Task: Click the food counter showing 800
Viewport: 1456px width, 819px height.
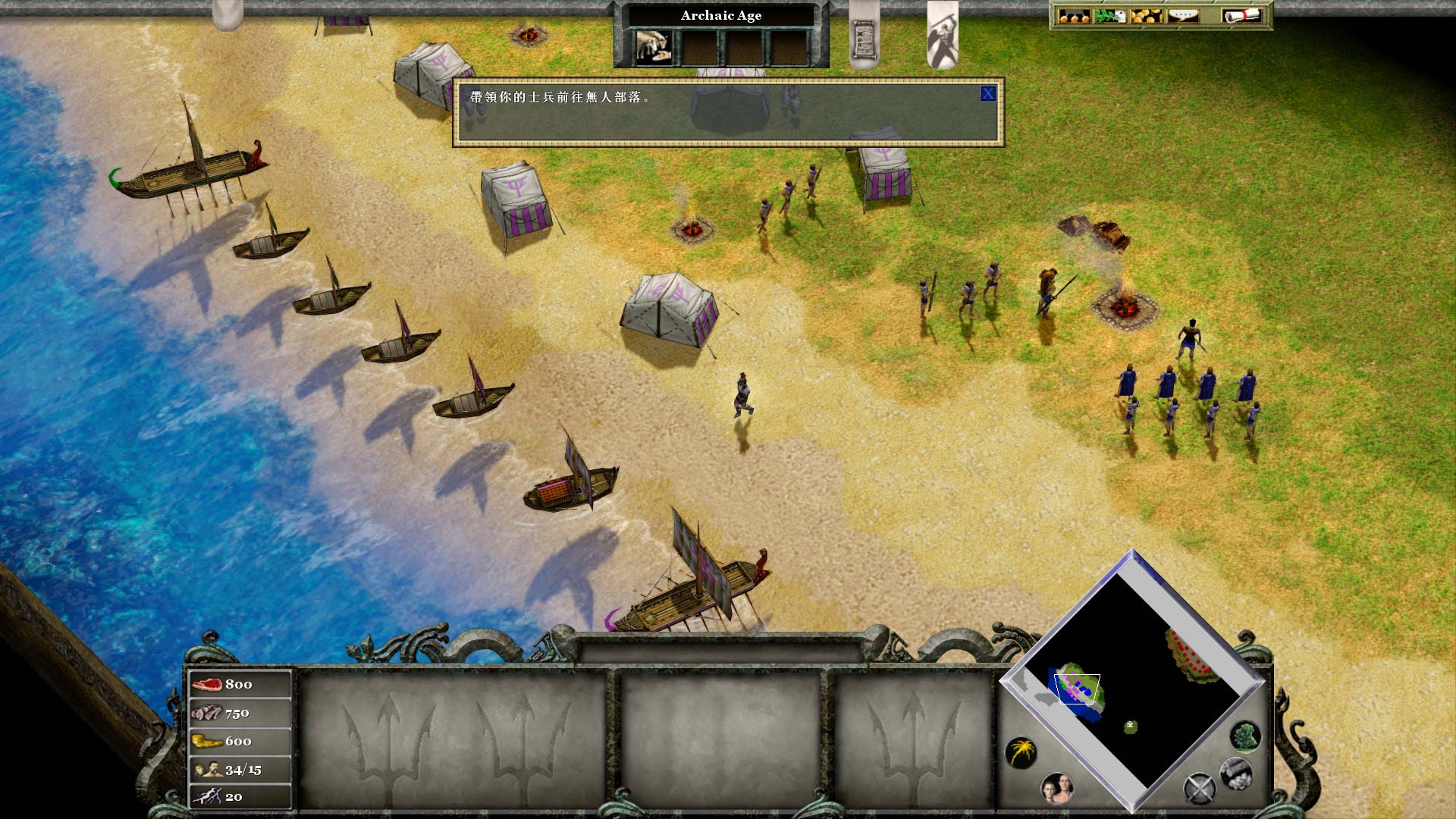Action: (237, 683)
